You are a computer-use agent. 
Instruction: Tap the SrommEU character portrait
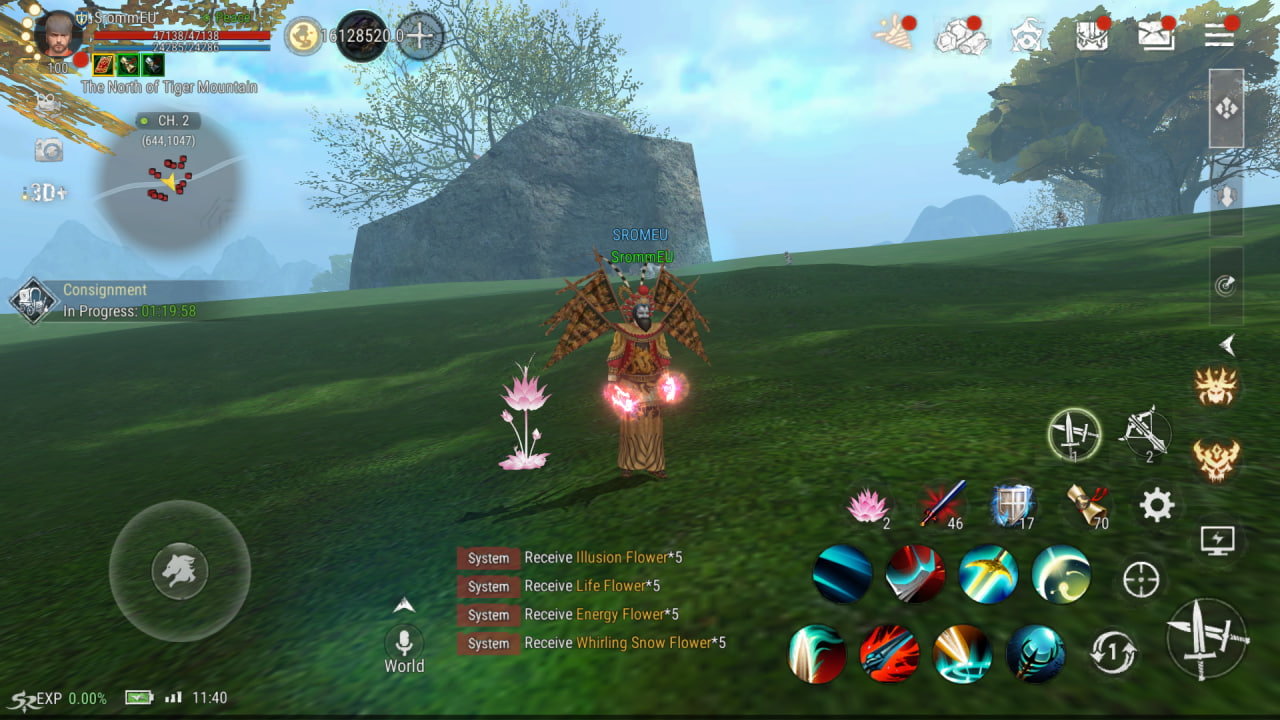[x=57, y=36]
